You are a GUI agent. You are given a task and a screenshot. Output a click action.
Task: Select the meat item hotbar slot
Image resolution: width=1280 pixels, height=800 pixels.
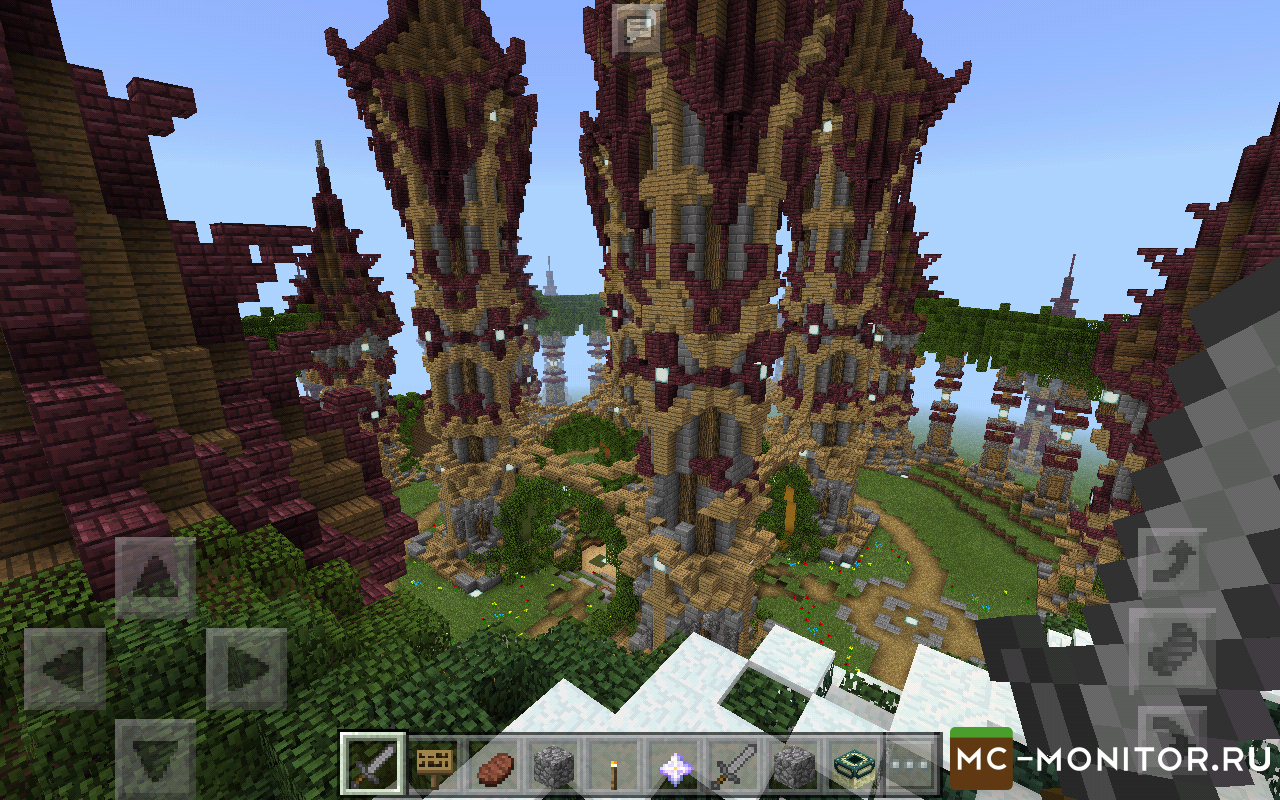tap(496, 767)
